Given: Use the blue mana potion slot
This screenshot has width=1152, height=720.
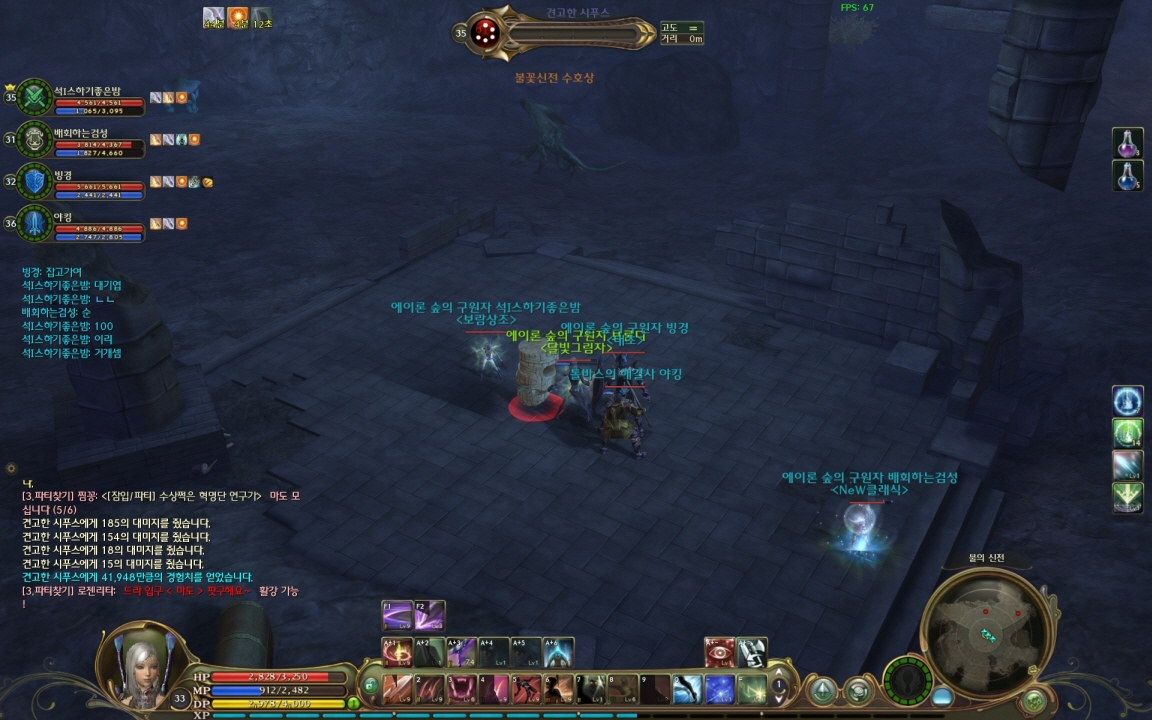Looking at the screenshot, I should [x=1128, y=176].
